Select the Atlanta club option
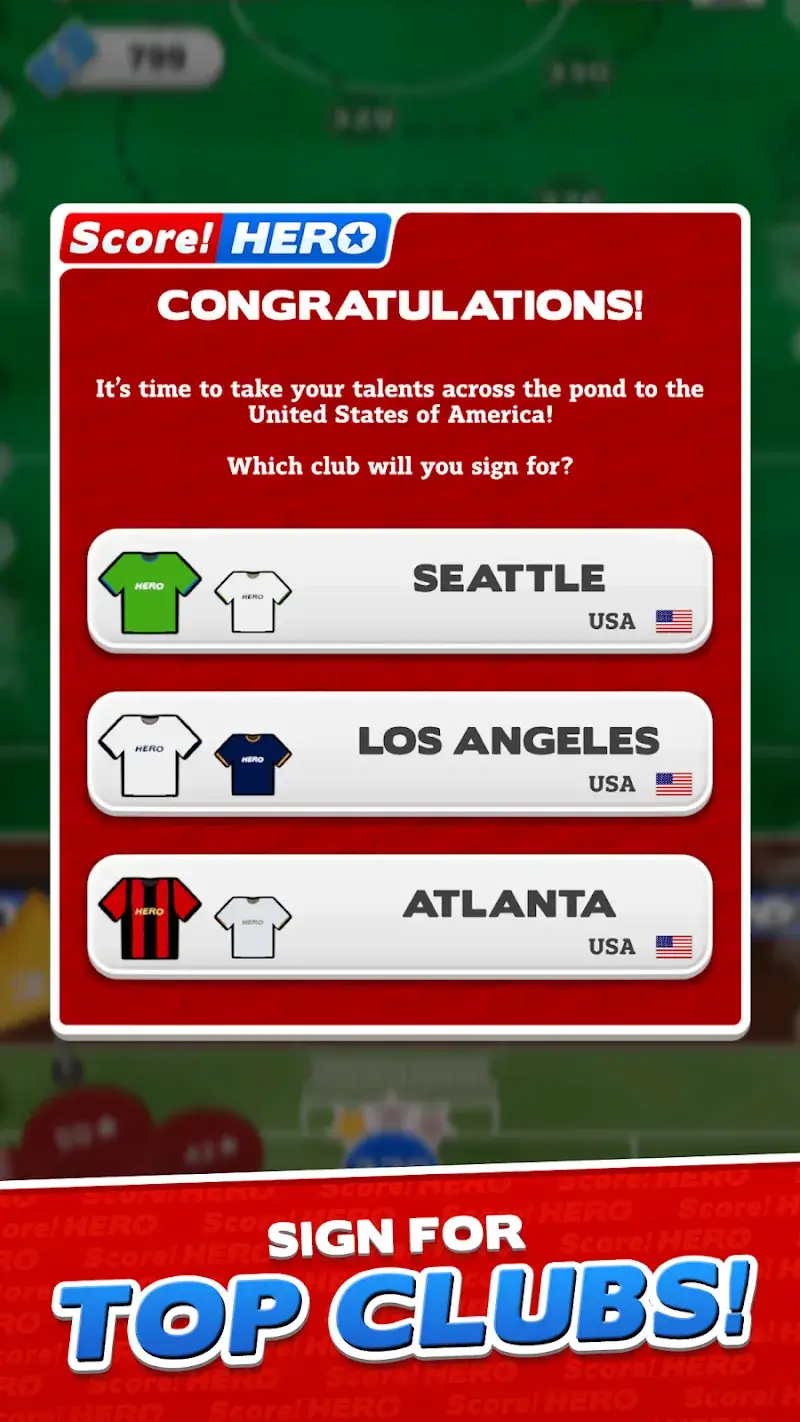The width and height of the screenshot is (800, 1422). 400,916
